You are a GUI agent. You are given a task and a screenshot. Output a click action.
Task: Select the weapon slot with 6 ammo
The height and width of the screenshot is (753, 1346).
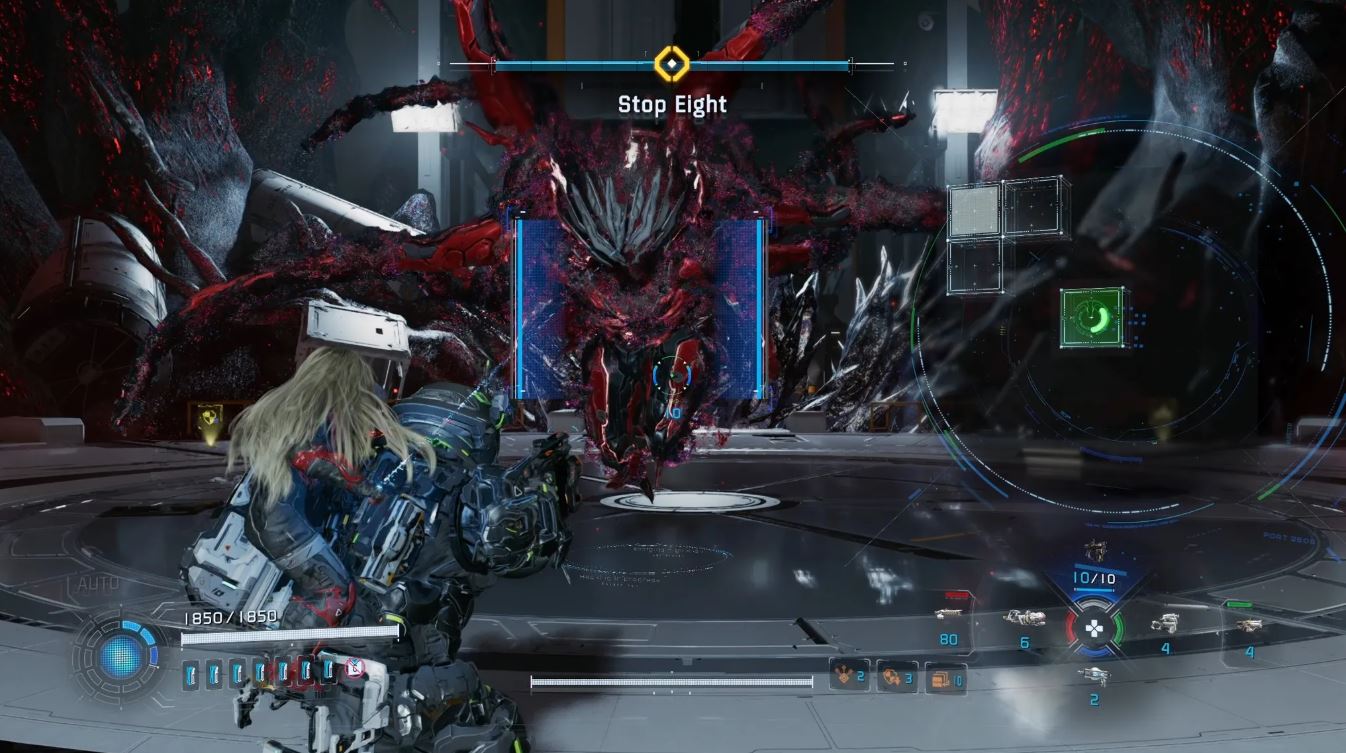1024,619
